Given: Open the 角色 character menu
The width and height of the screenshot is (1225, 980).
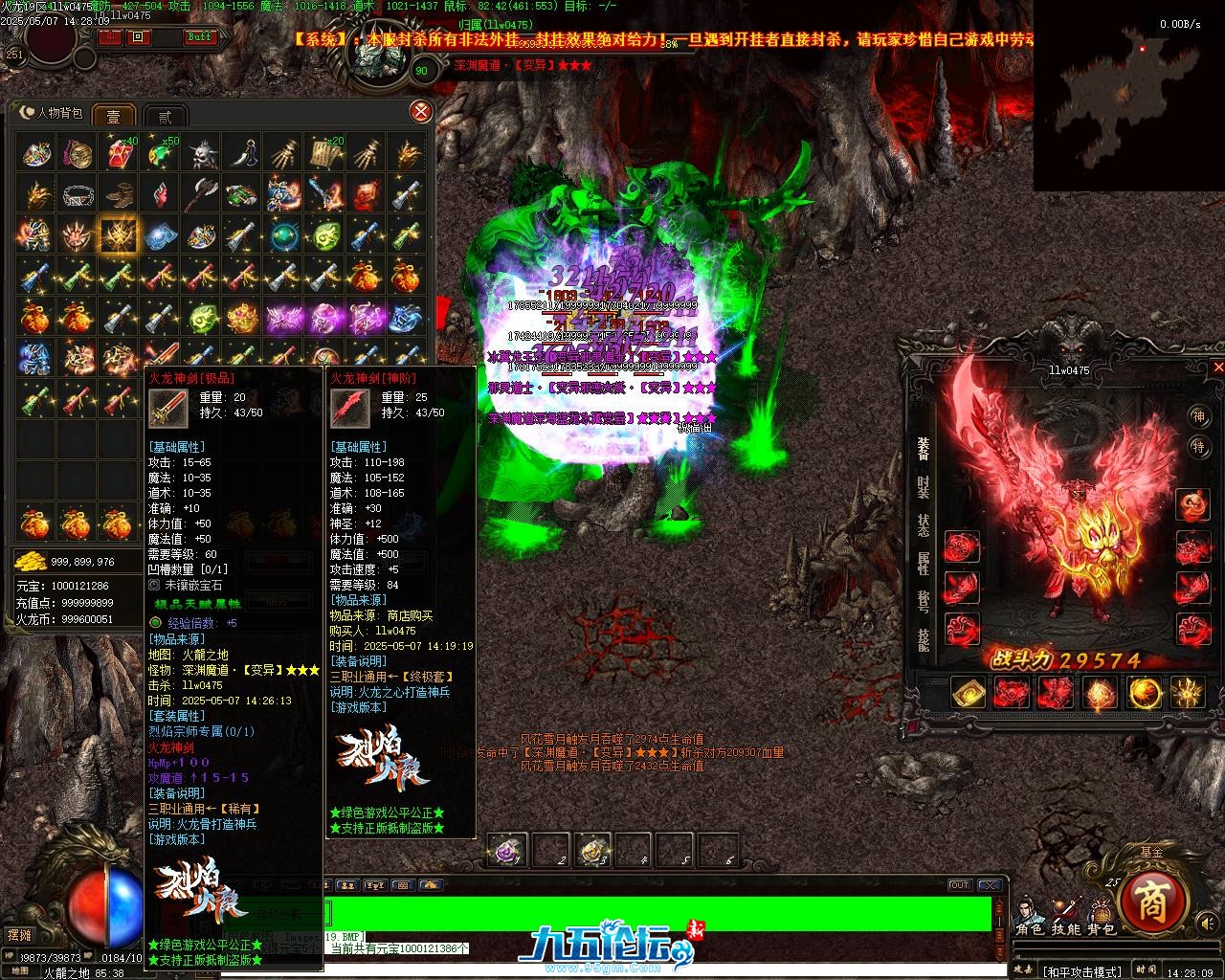Looking at the screenshot, I should click(x=1029, y=928).
